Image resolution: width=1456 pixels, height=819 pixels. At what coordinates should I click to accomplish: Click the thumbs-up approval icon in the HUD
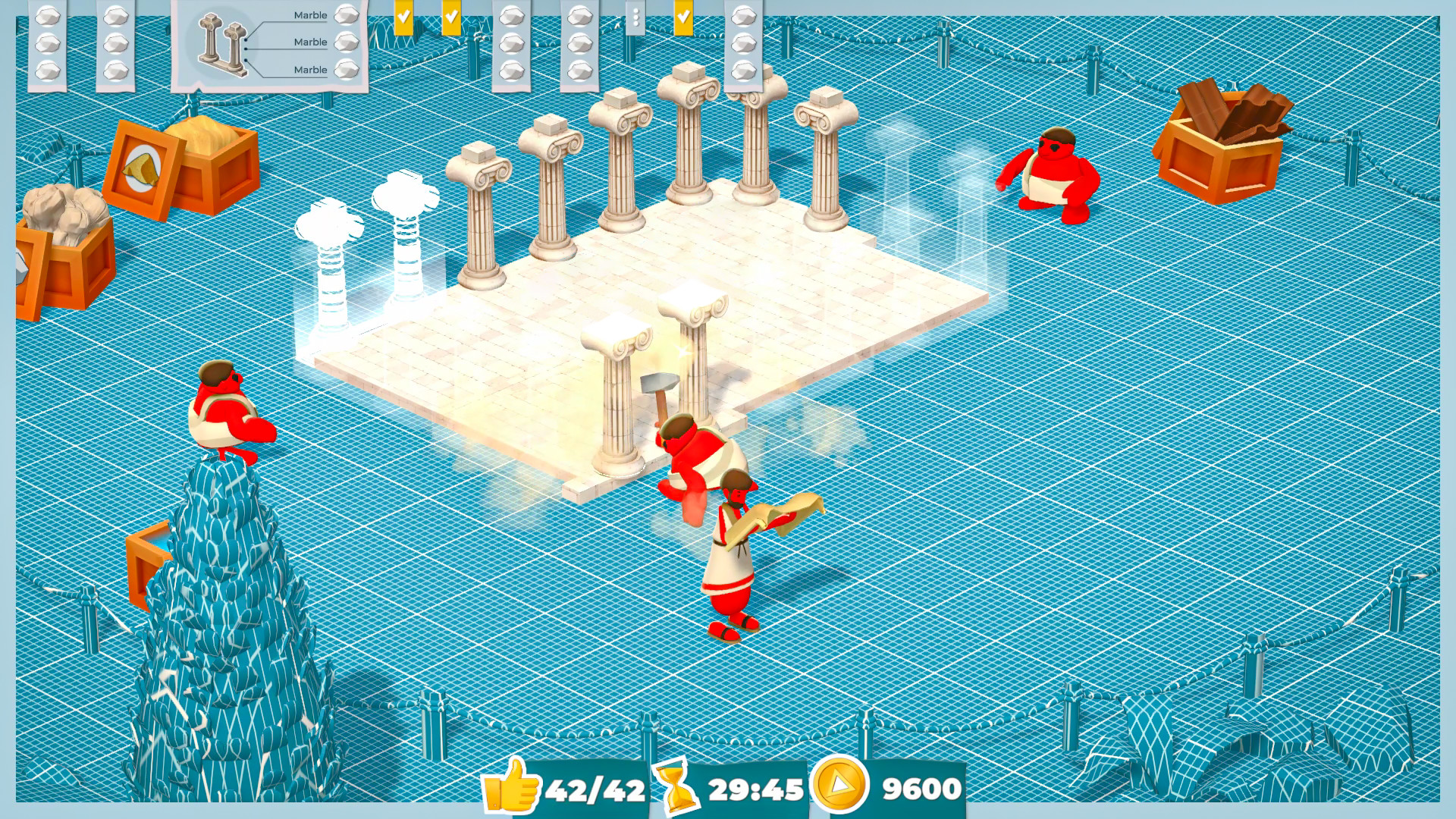pos(516,789)
